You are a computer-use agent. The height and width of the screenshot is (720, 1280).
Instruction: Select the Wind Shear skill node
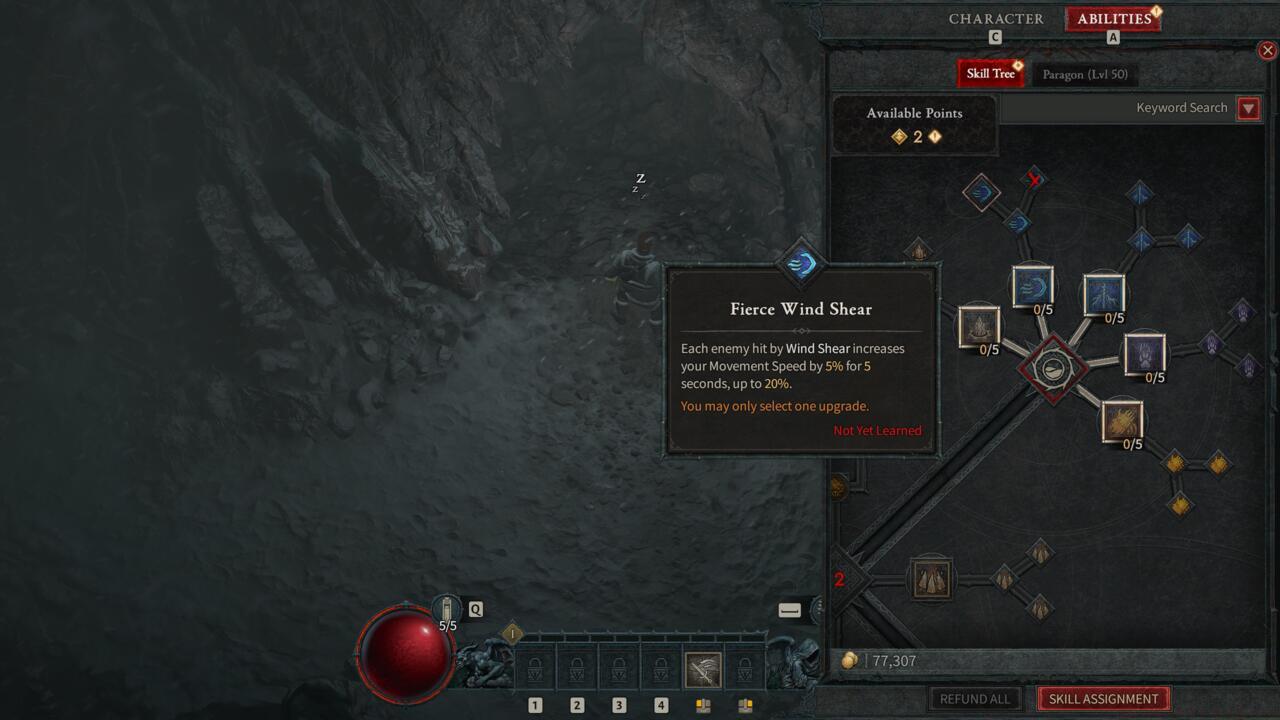point(1032,286)
